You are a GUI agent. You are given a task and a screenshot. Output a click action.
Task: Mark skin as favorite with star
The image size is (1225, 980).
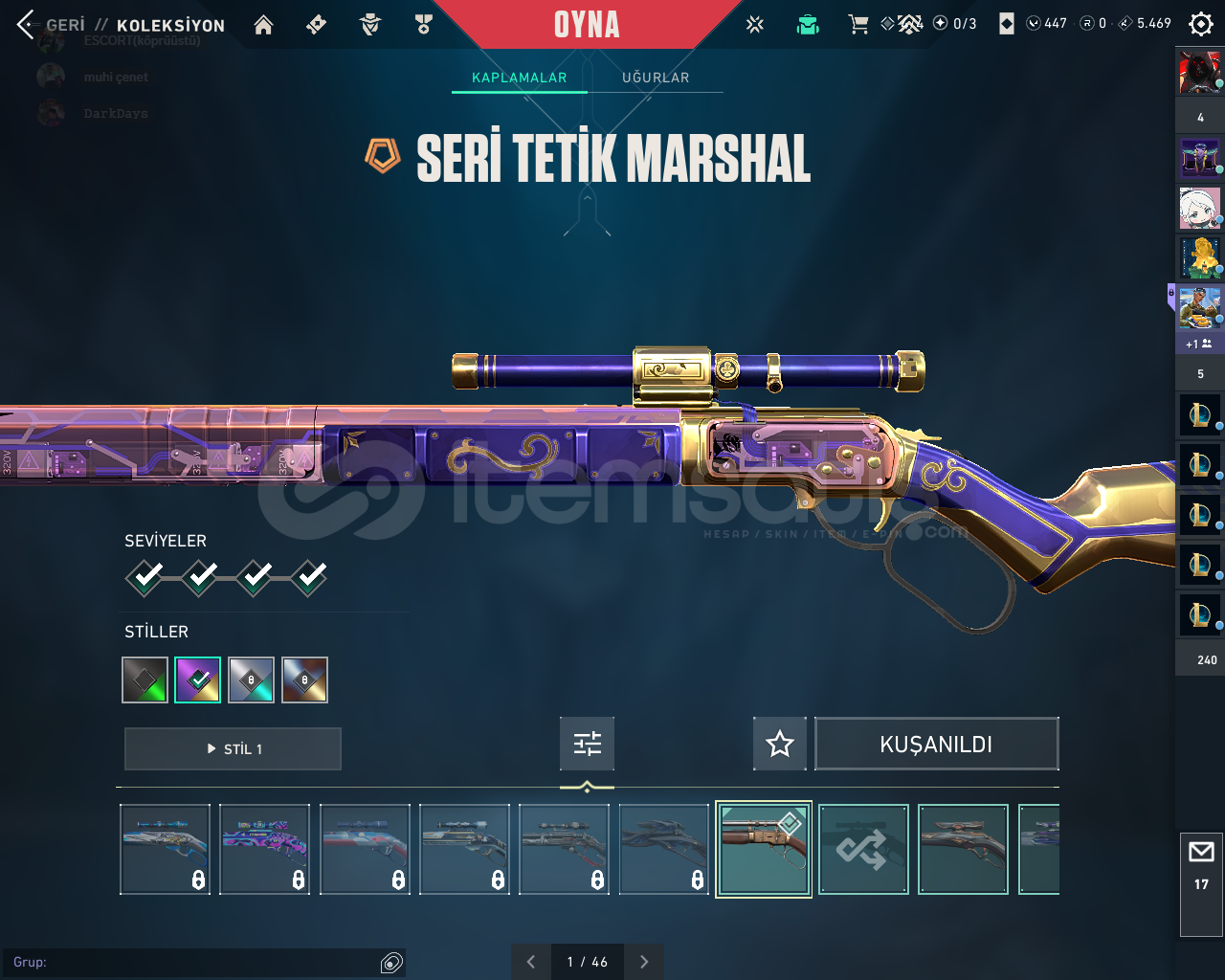(780, 744)
